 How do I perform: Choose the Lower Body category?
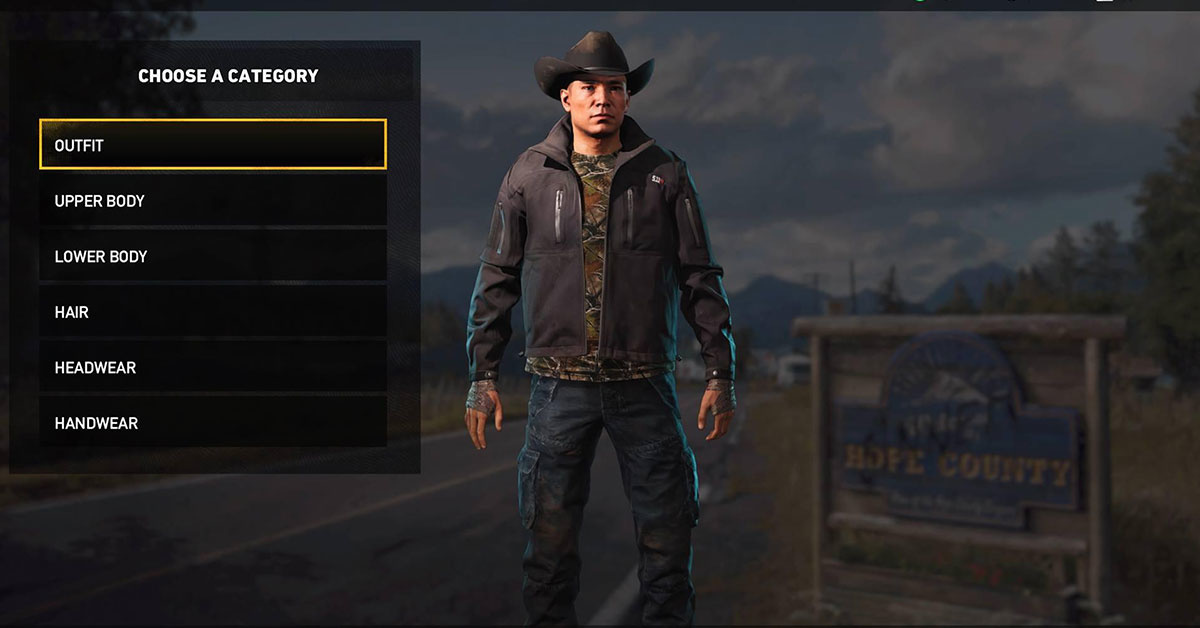[x=212, y=257]
